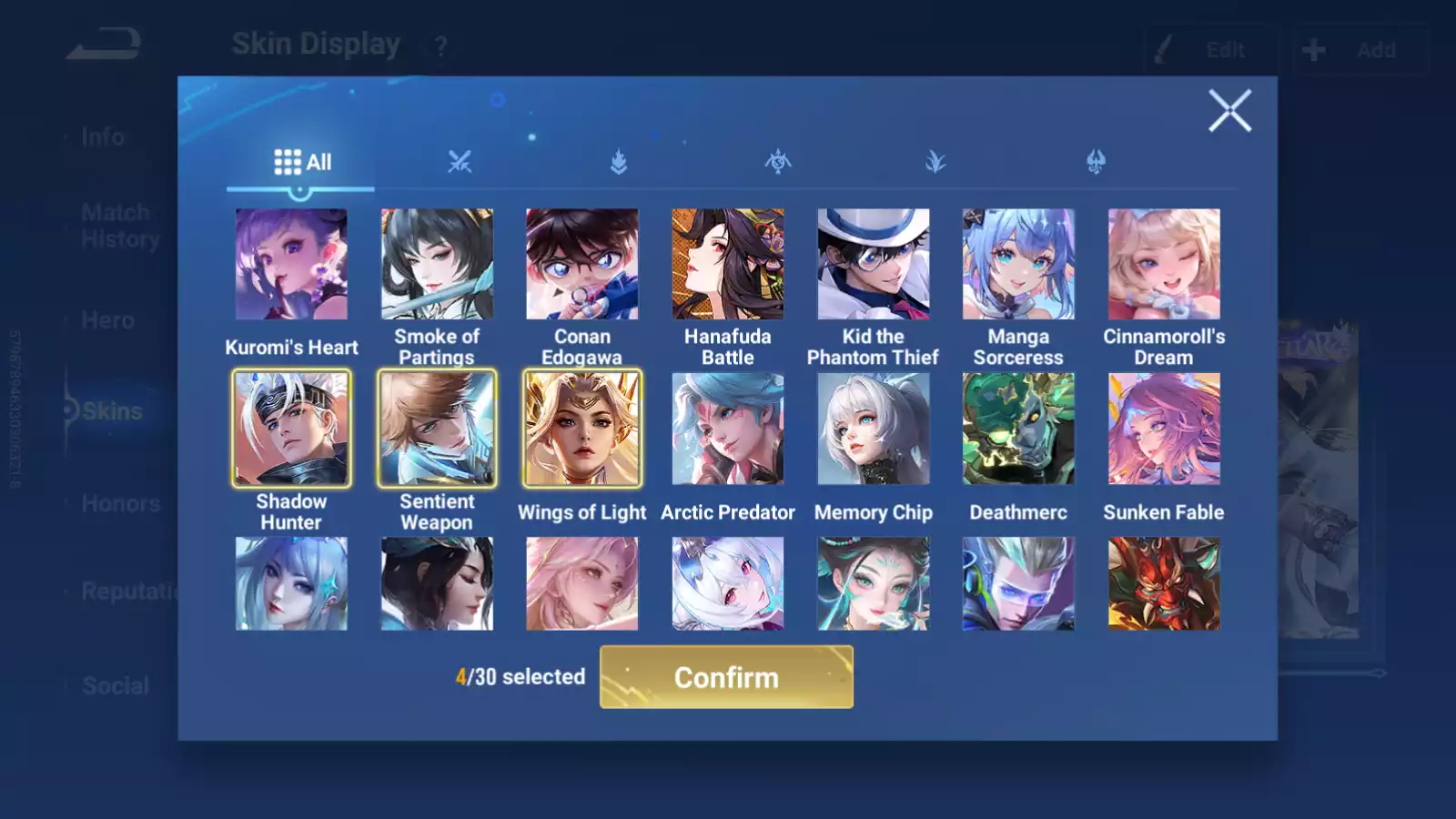This screenshot has width=1456, height=819.
Task: Deselect the Shadow Hunter skin
Action: click(x=291, y=428)
